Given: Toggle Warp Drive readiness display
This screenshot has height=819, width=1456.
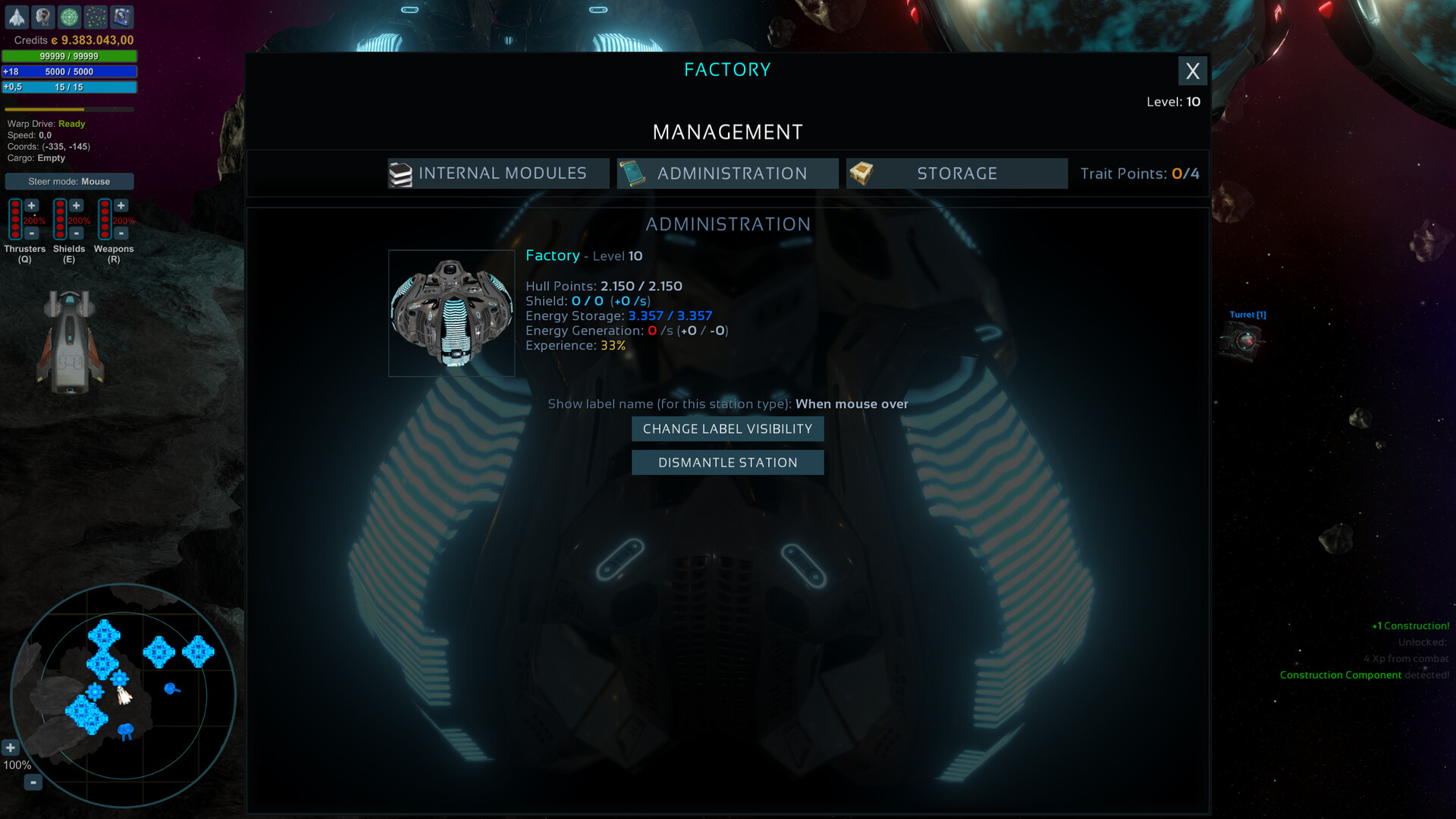Looking at the screenshot, I should click(x=45, y=124).
